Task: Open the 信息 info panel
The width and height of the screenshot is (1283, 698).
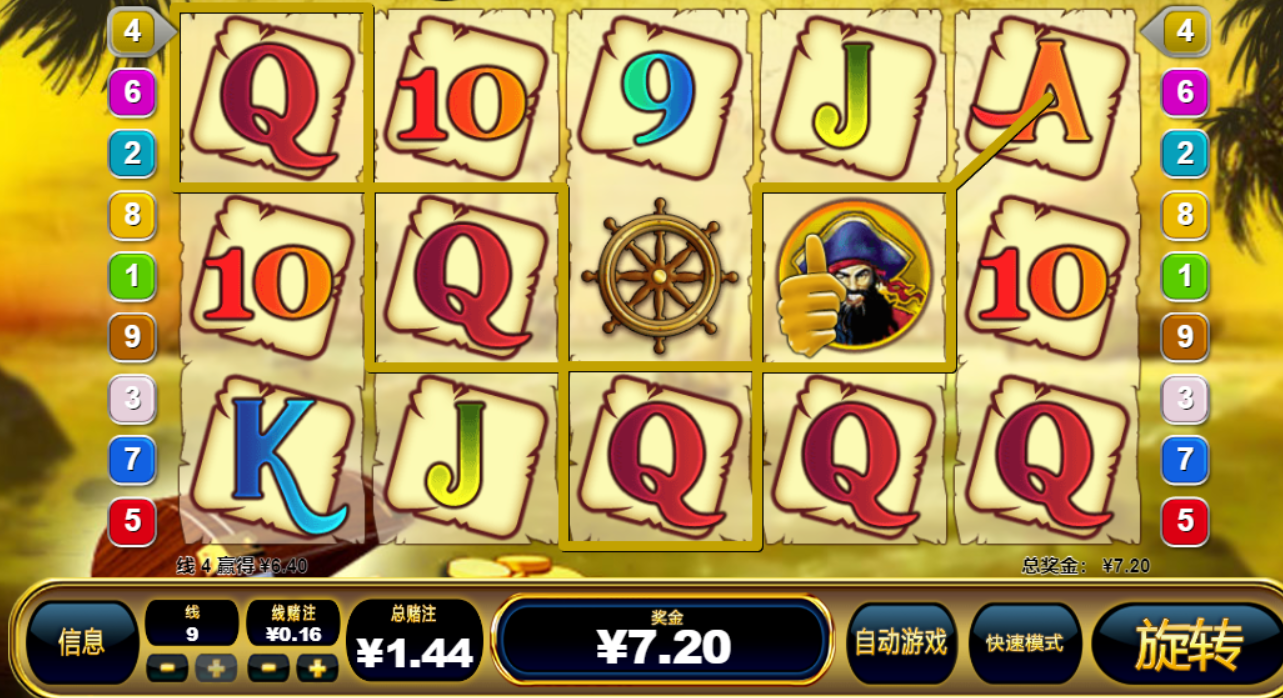Action: (x=82, y=643)
